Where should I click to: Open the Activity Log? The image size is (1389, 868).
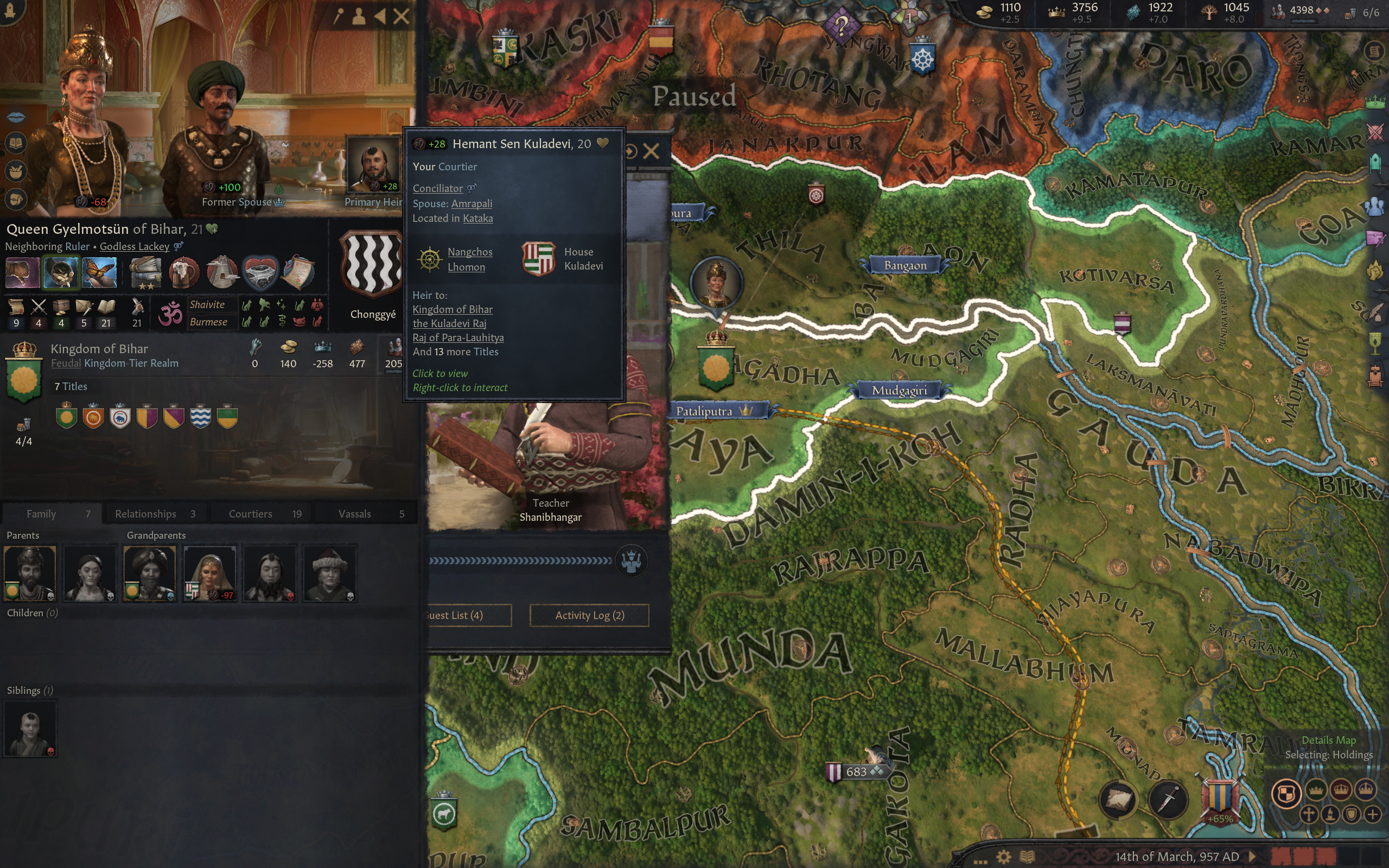point(589,615)
